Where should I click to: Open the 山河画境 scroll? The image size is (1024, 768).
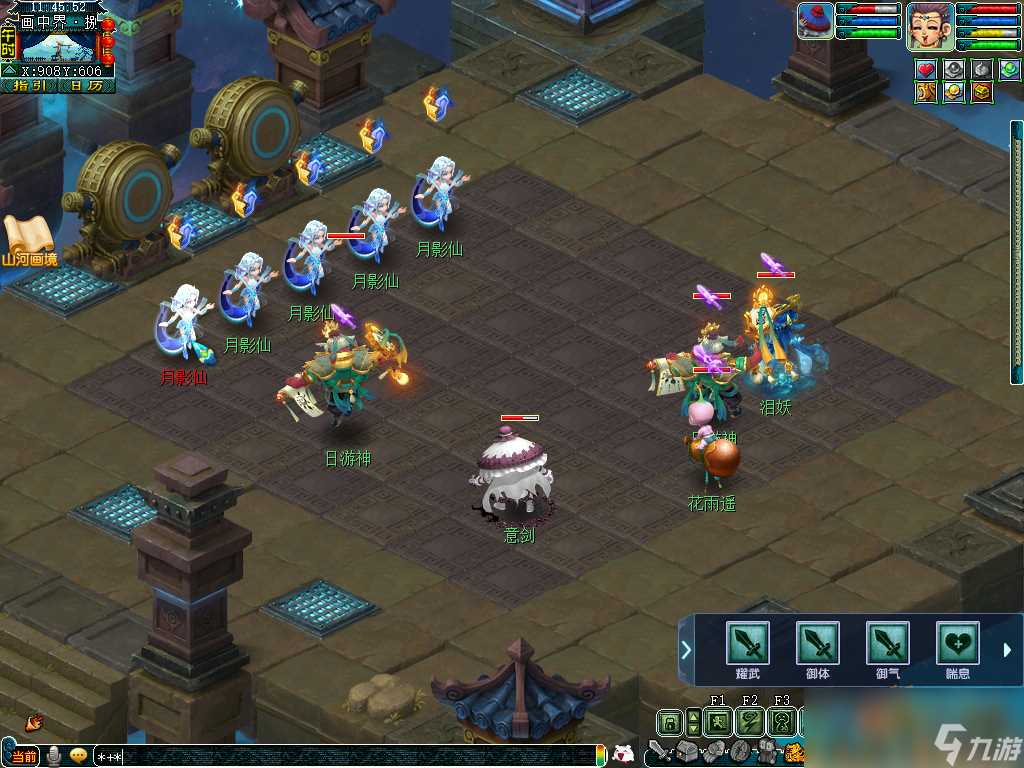28,240
